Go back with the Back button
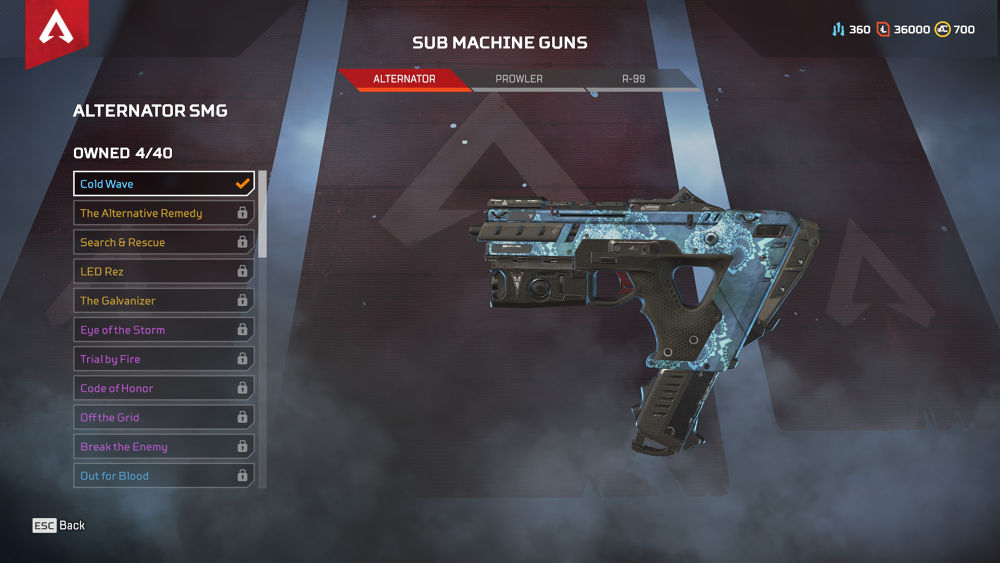This screenshot has width=1000, height=563. [x=59, y=526]
